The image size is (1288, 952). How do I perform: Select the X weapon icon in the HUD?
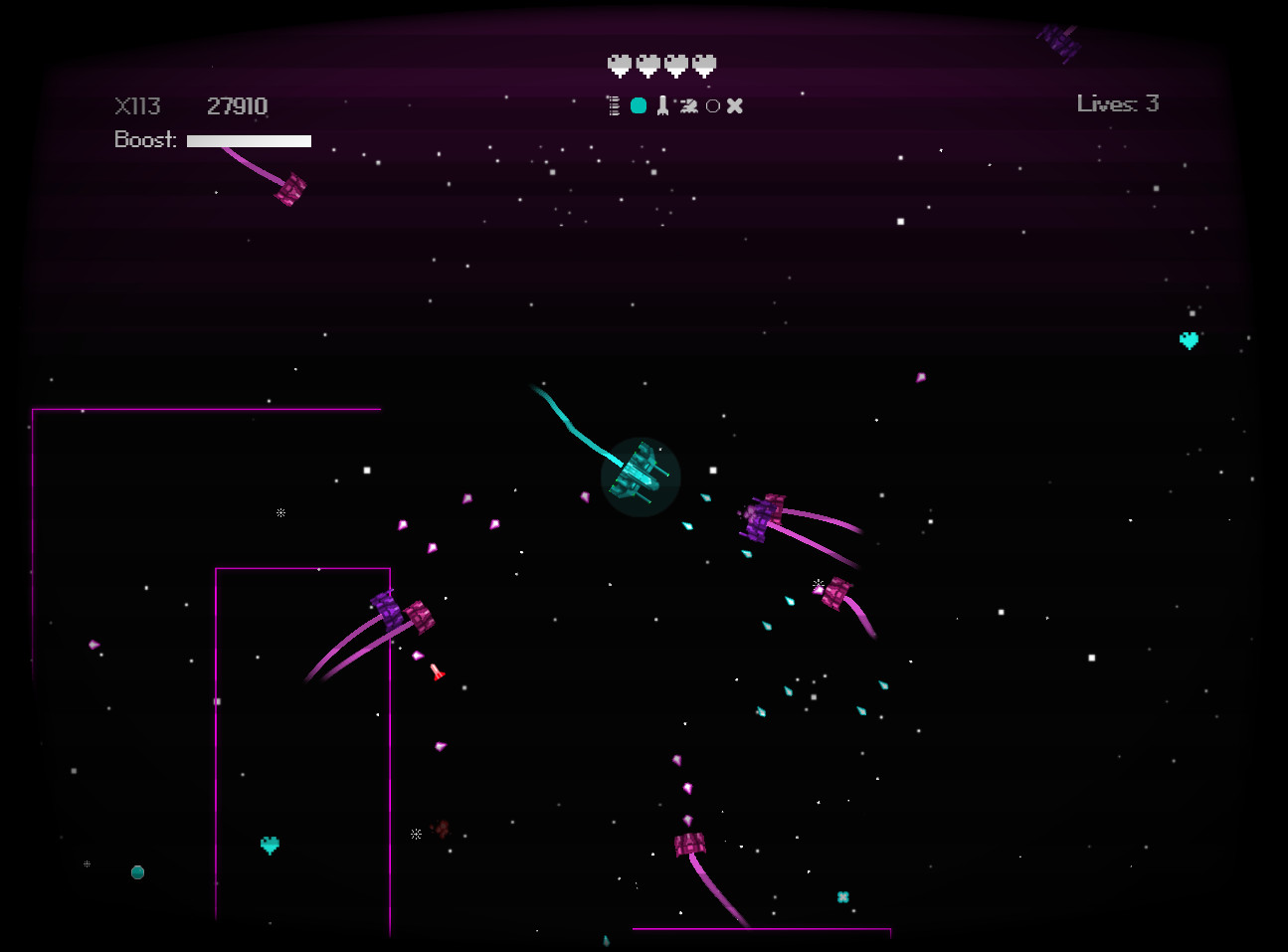[x=735, y=104]
